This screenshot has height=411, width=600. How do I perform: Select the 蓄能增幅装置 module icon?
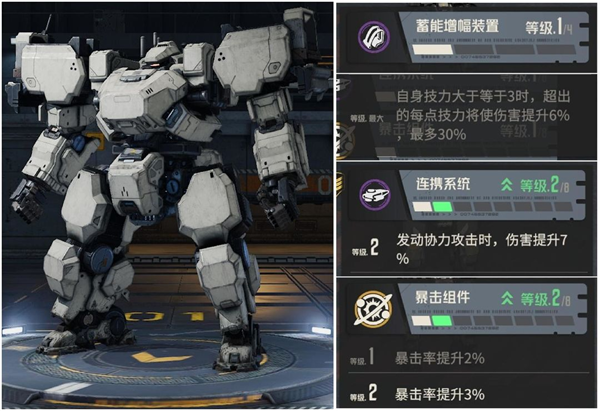371,39
